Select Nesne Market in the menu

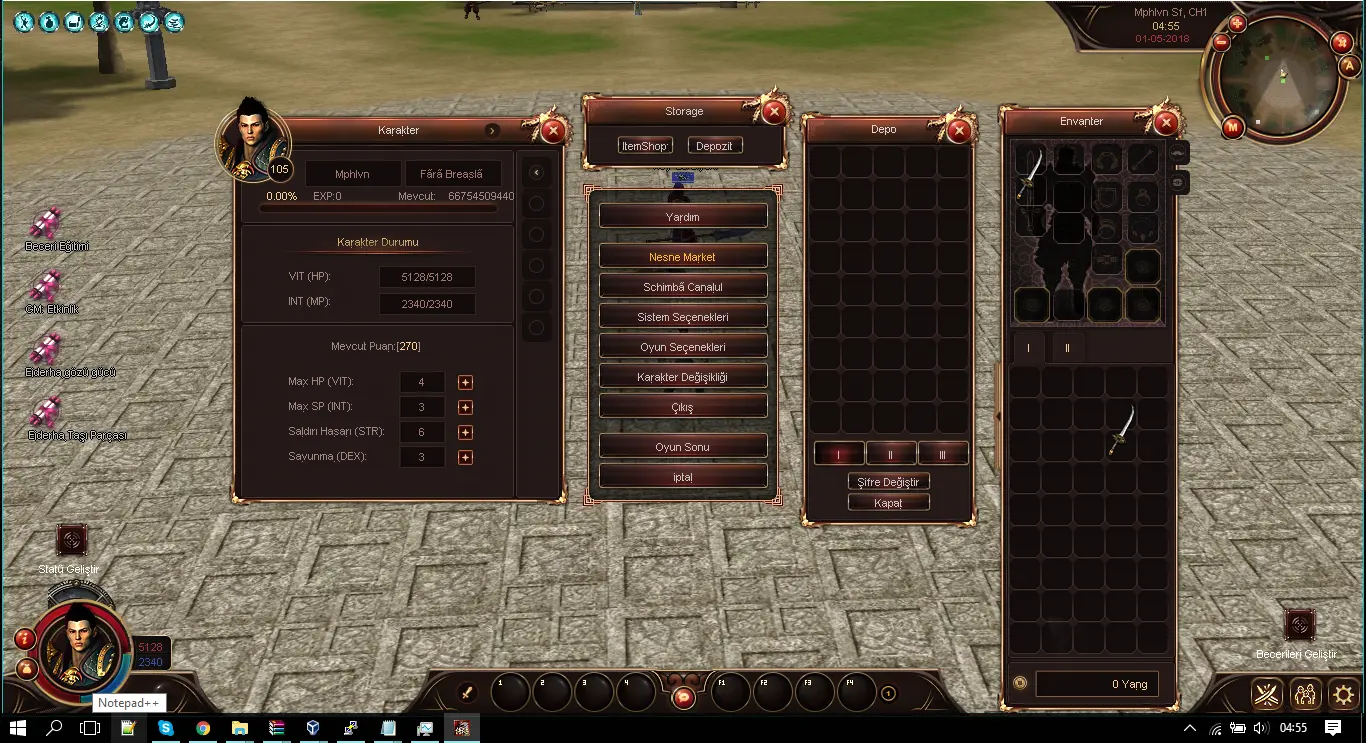(x=683, y=257)
